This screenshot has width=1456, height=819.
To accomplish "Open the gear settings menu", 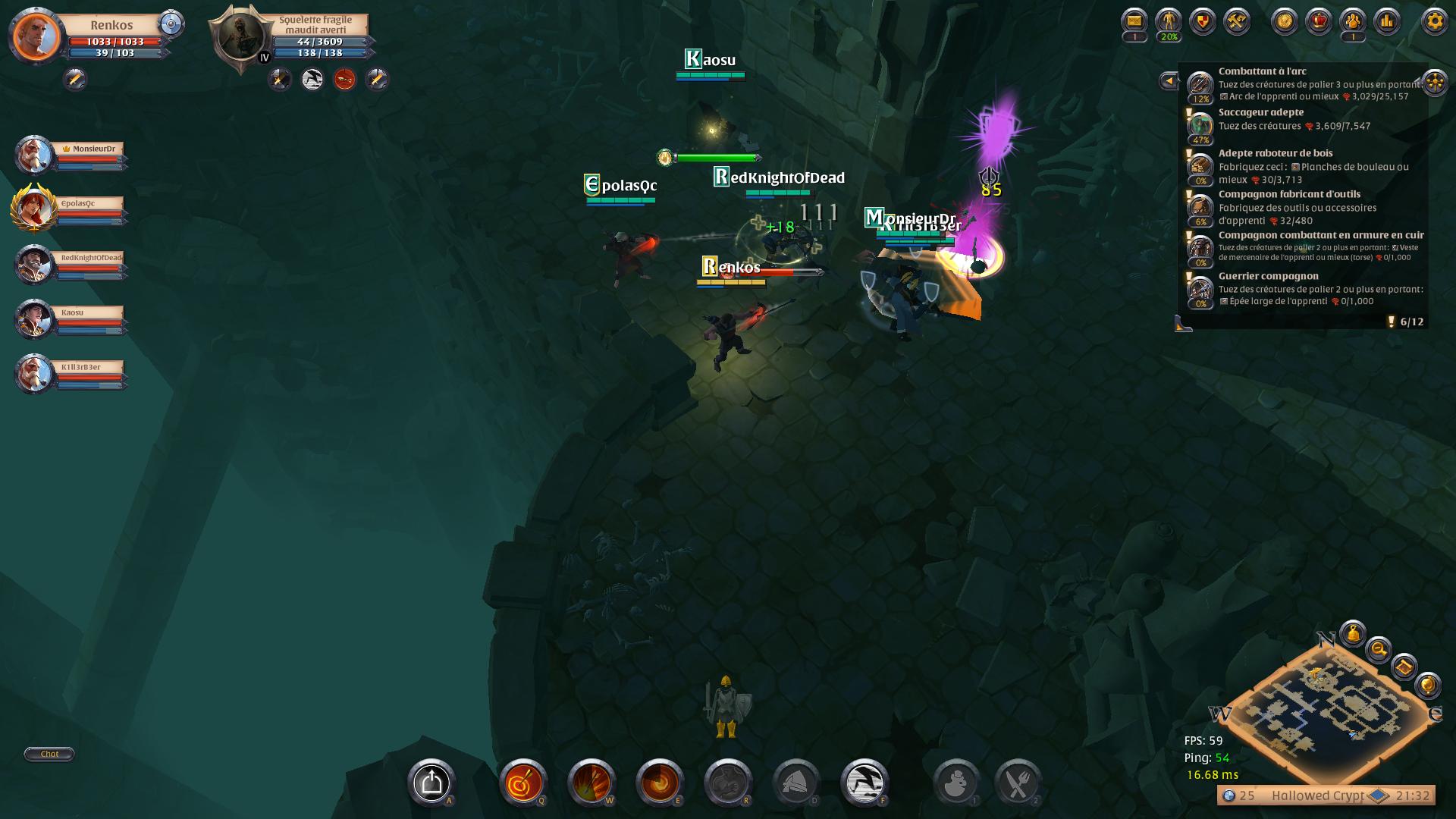I will (x=1434, y=21).
